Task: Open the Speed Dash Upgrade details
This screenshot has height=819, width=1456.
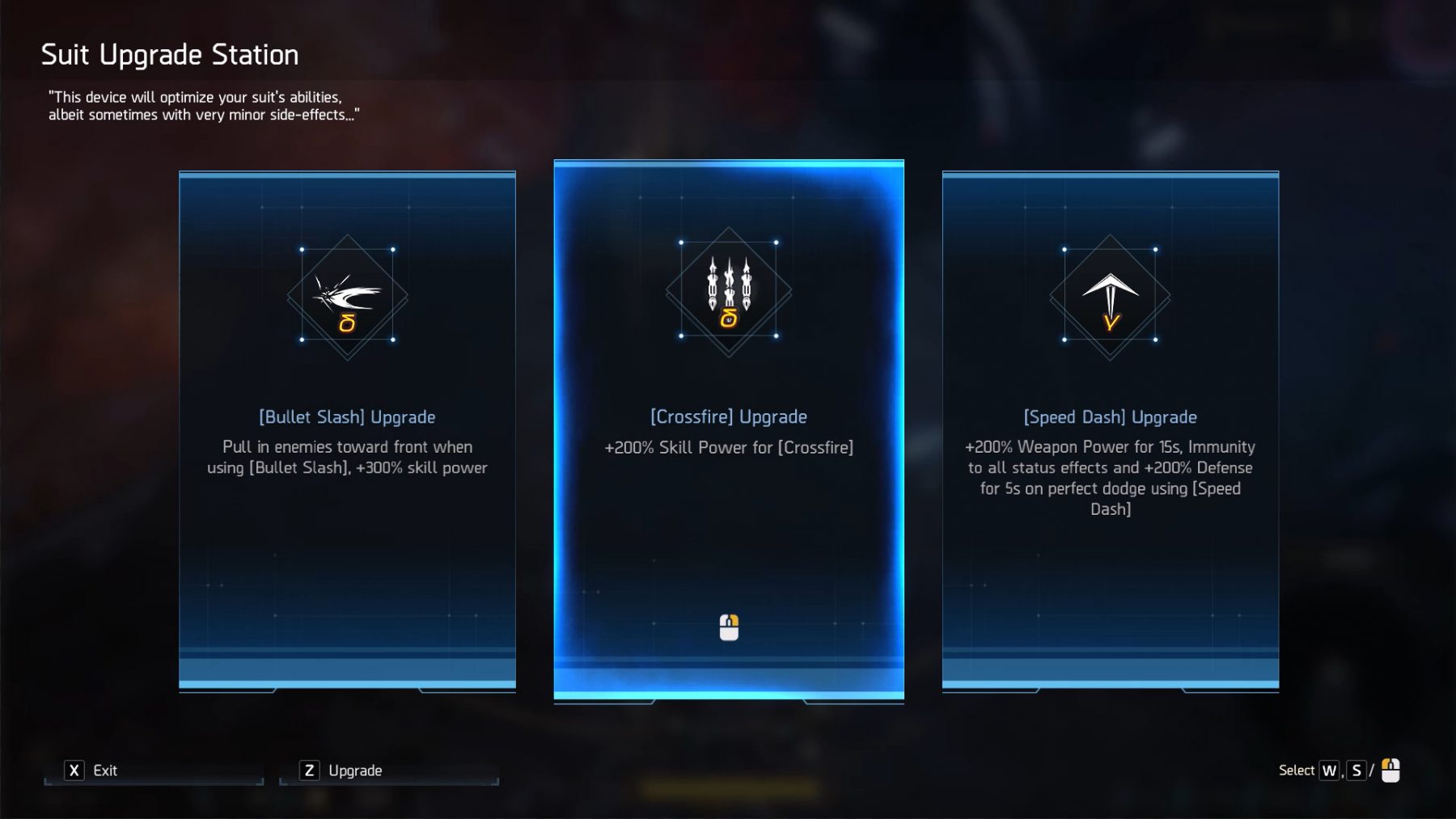Action: (1109, 417)
